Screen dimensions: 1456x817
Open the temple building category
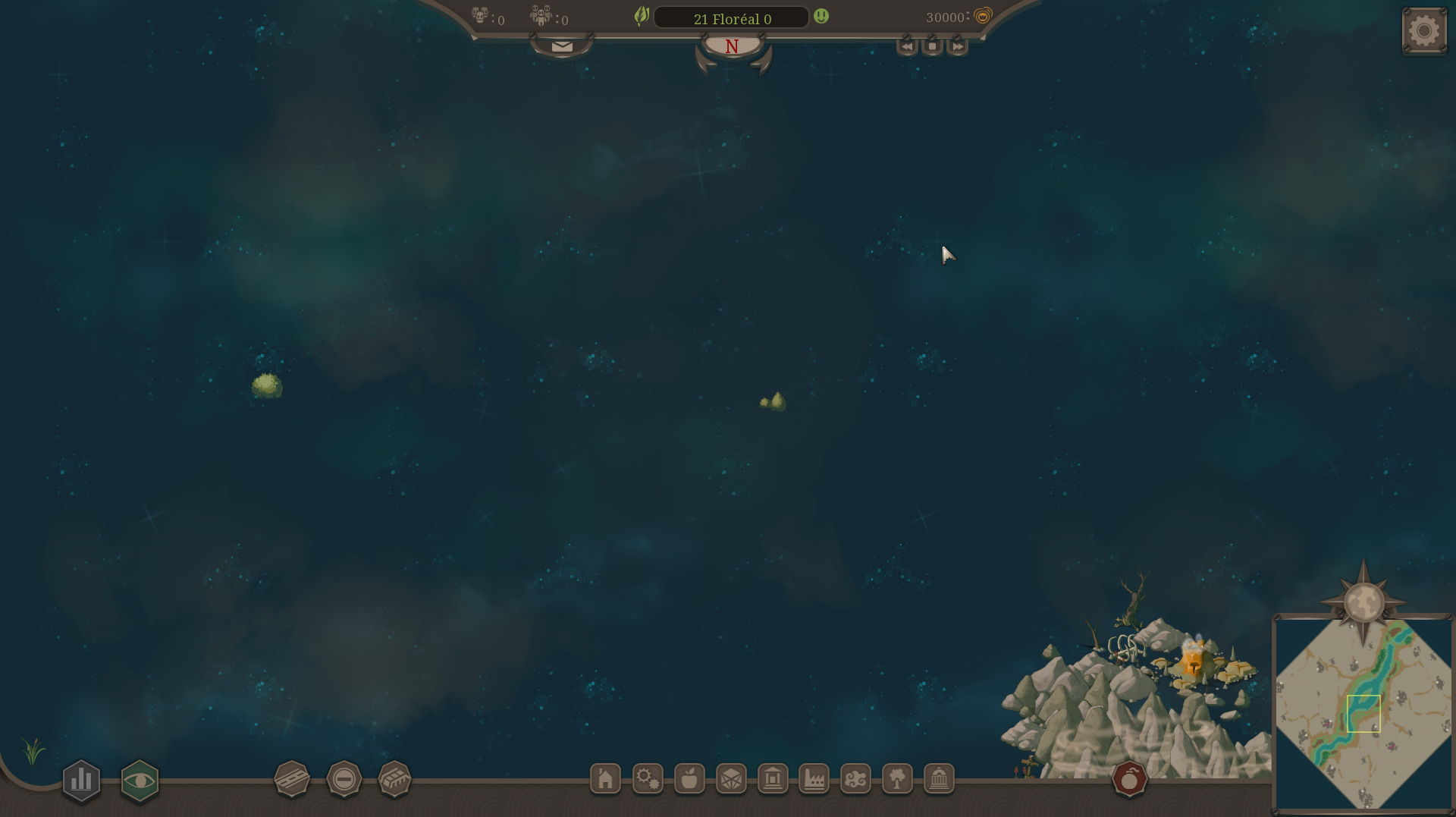tap(940, 778)
